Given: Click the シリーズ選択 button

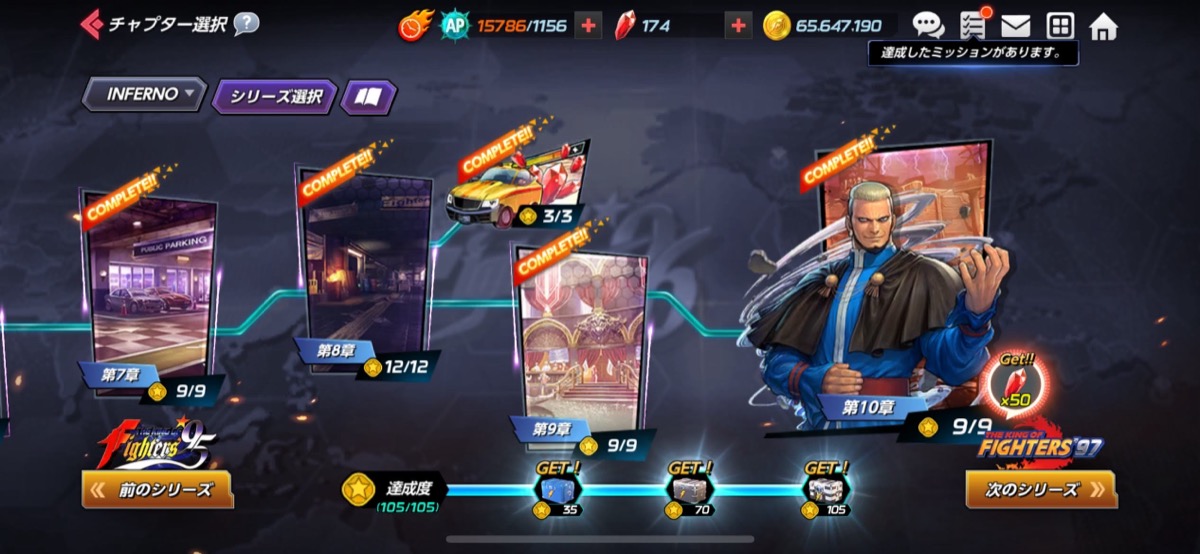Looking at the screenshot, I should pyautogui.click(x=275, y=97).
